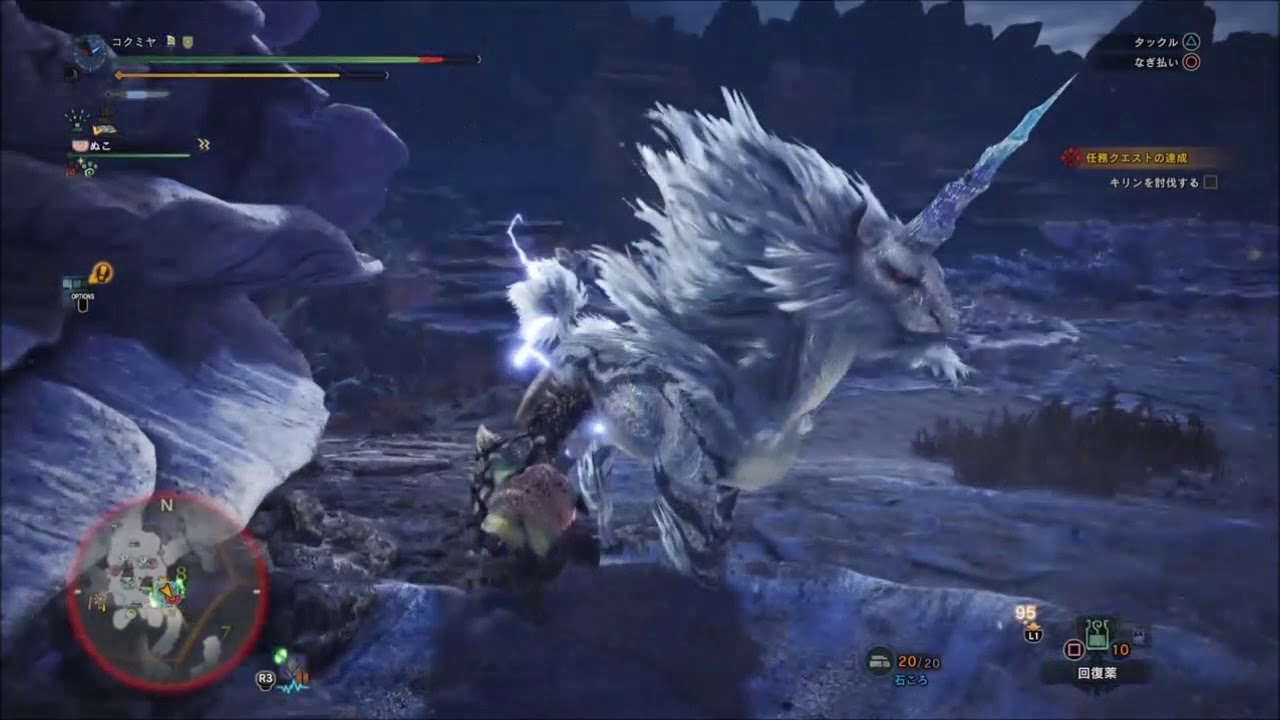Viewport: 1280px width, 720px height.
Task: Click the map icon next to hunter name
Action: [171, 41]
